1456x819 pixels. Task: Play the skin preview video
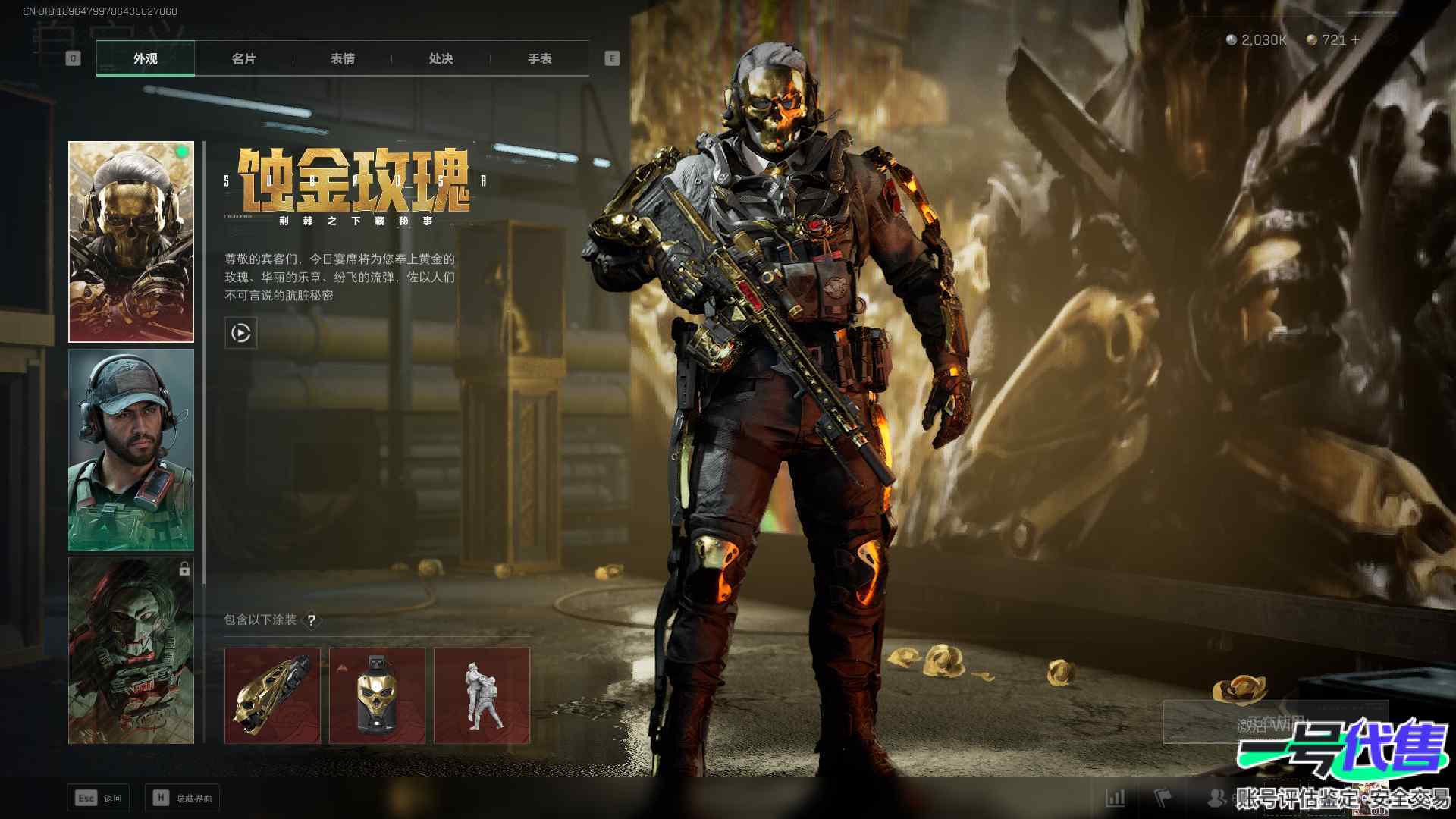coord(240,333)
